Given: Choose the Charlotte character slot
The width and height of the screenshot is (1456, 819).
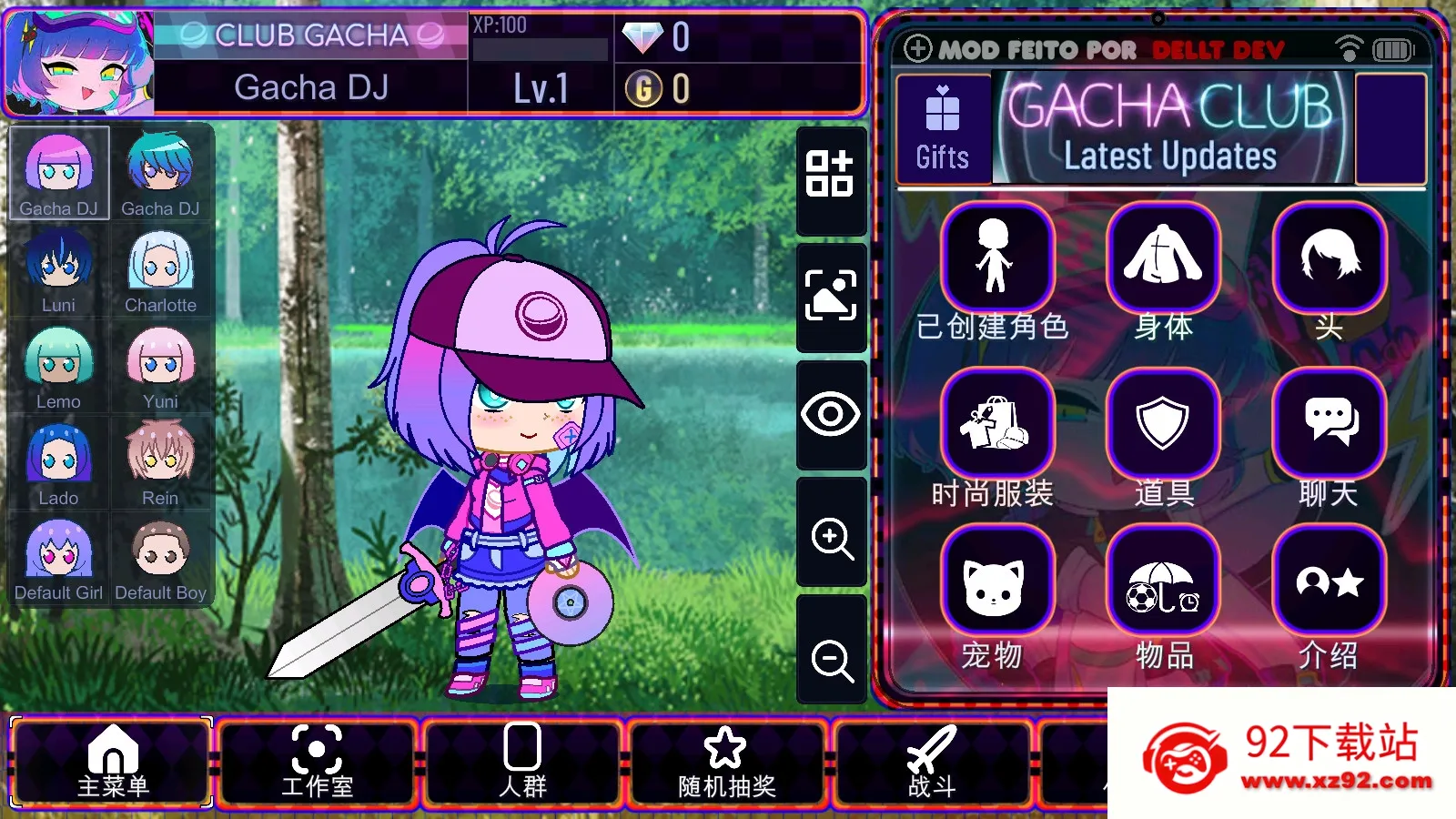Looking at the screenshot, I should pos(160,268).
